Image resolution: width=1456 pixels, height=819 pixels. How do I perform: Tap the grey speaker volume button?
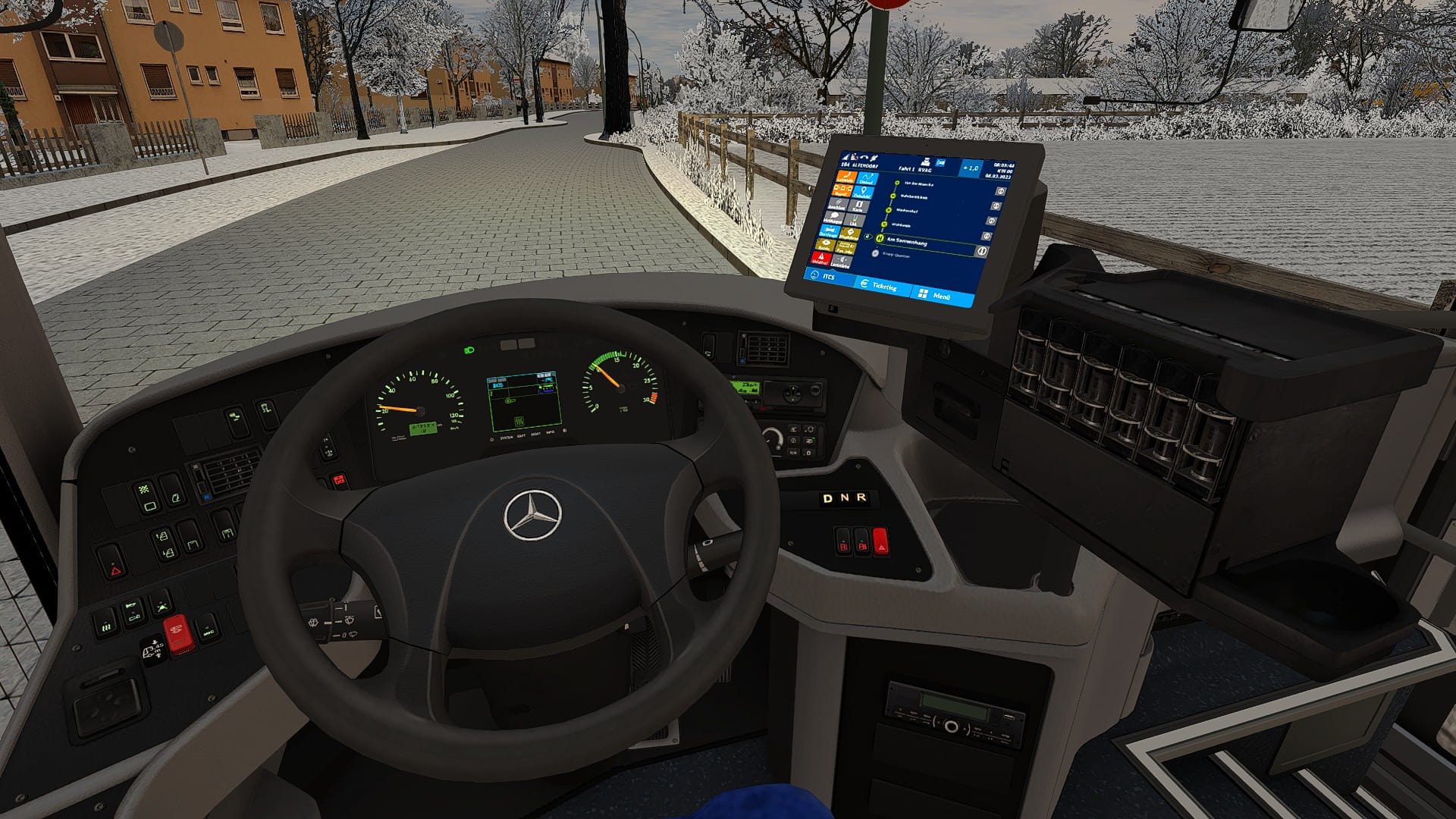[x=840, y=262]
